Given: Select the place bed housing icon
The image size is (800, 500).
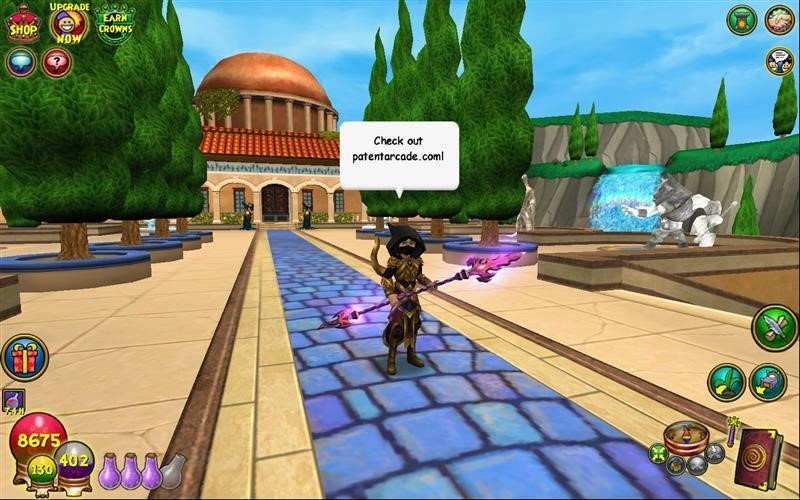Looking at the screenshot, I should pos(767,382).
